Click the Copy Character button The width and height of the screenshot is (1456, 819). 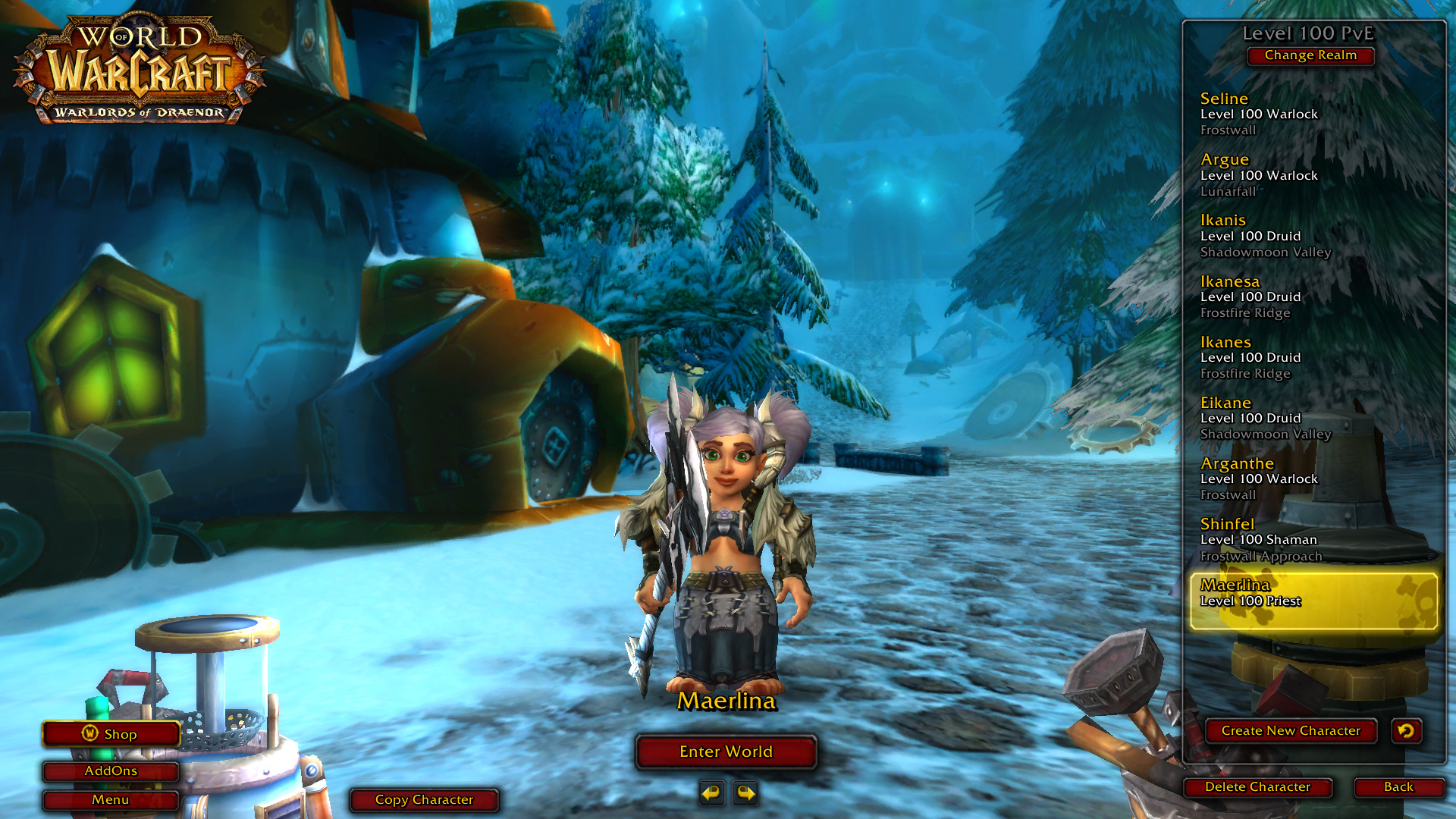click(424, 800)
